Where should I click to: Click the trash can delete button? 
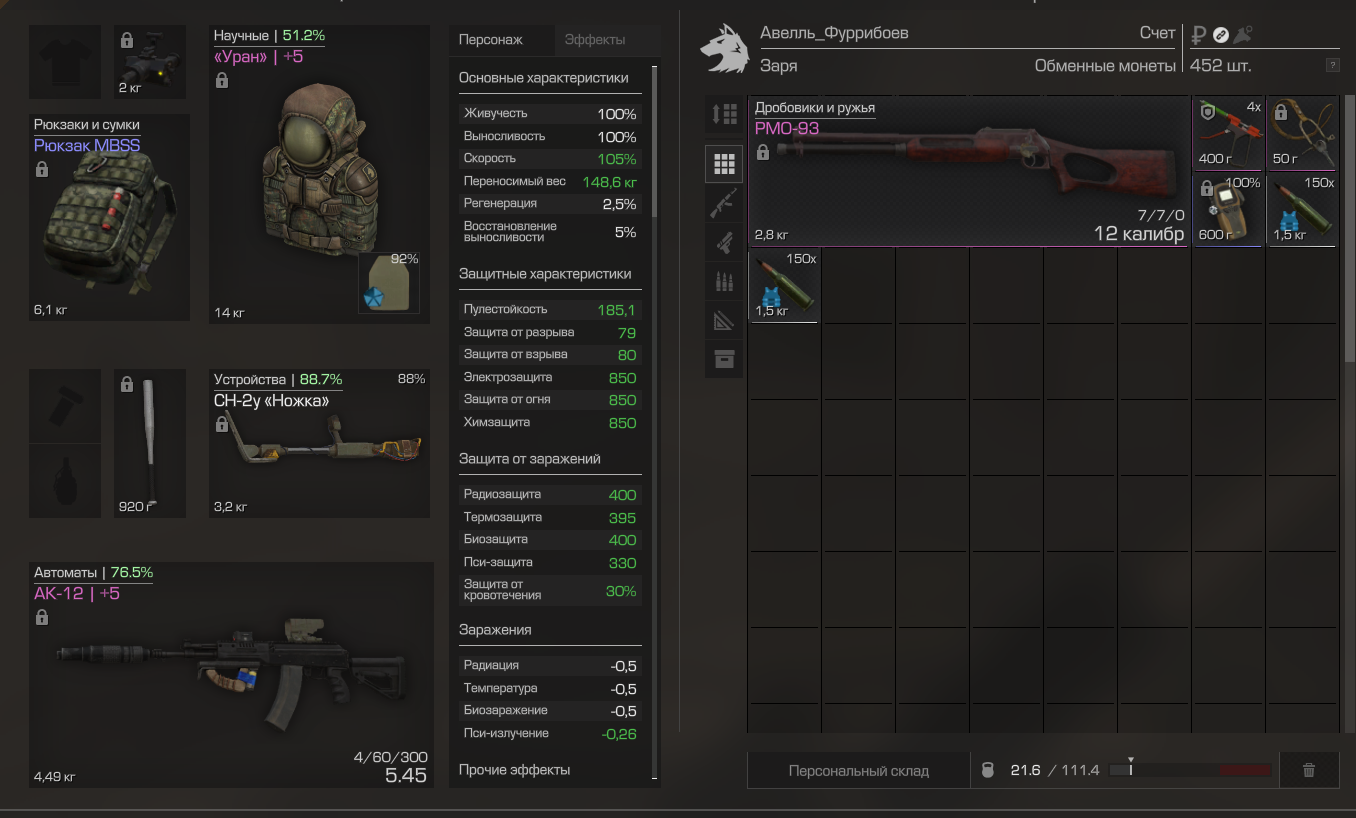click(1308, 771)
